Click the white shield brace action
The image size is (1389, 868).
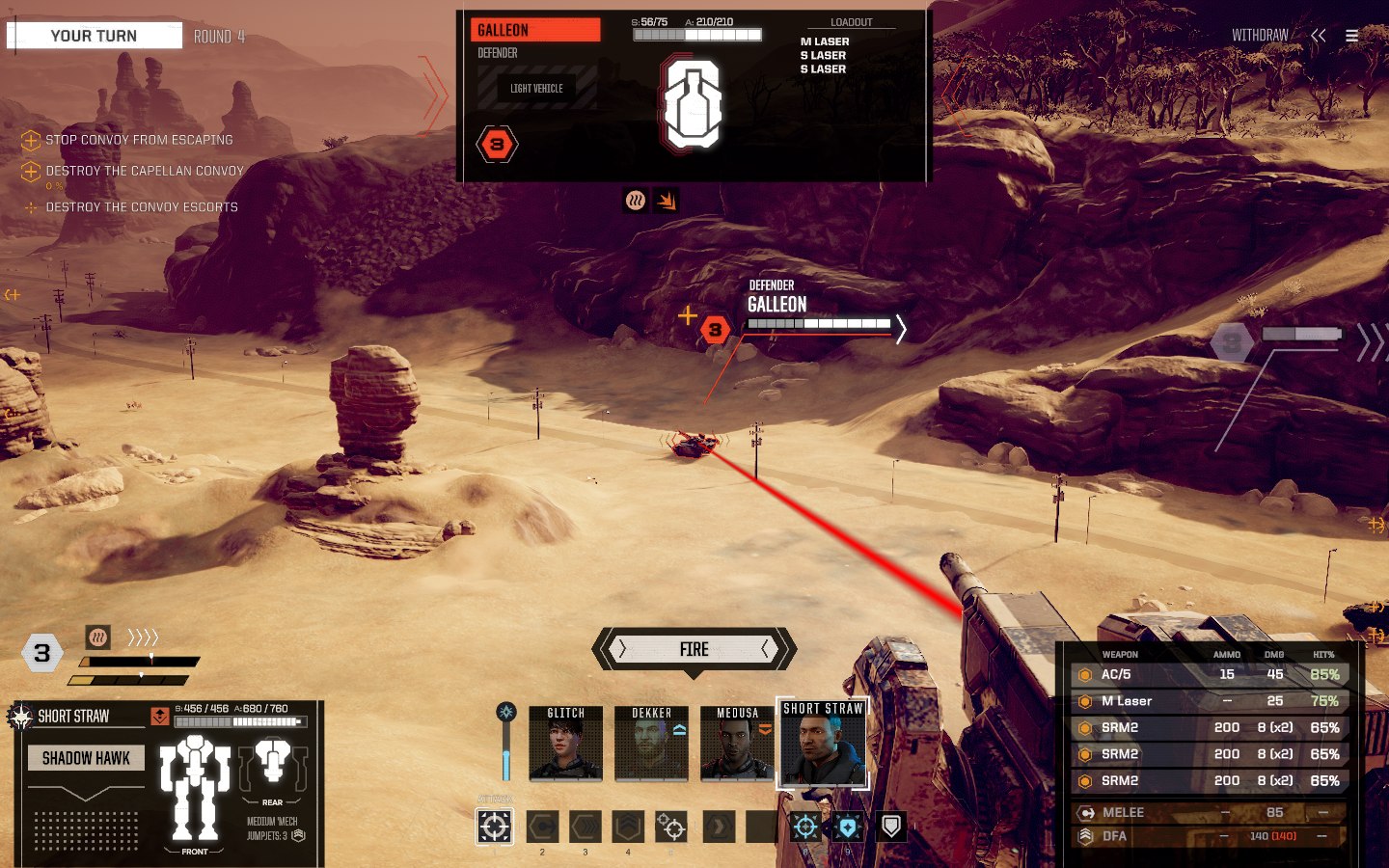(891, 827)
